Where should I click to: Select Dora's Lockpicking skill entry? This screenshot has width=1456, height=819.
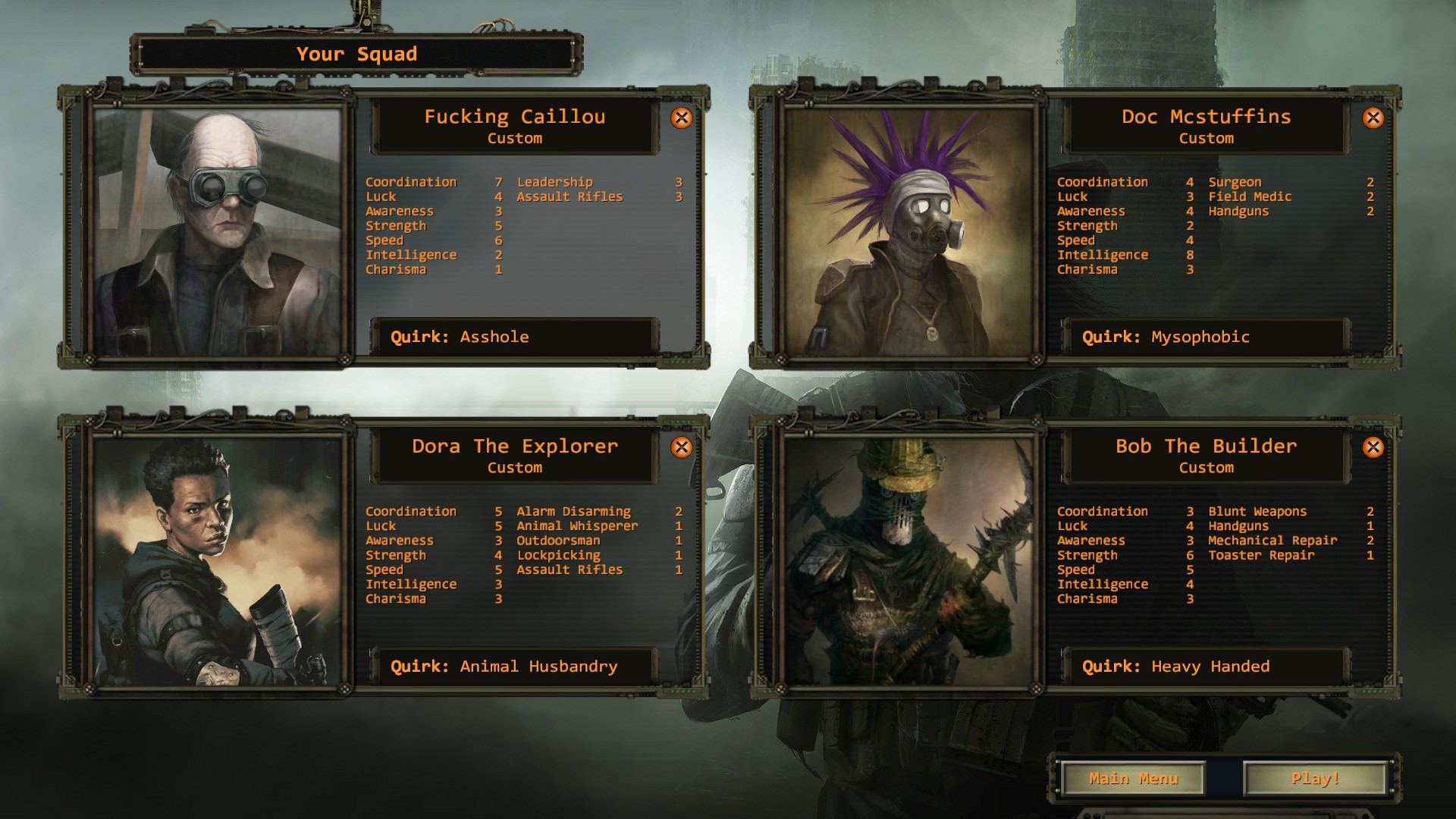click(558, 554)
